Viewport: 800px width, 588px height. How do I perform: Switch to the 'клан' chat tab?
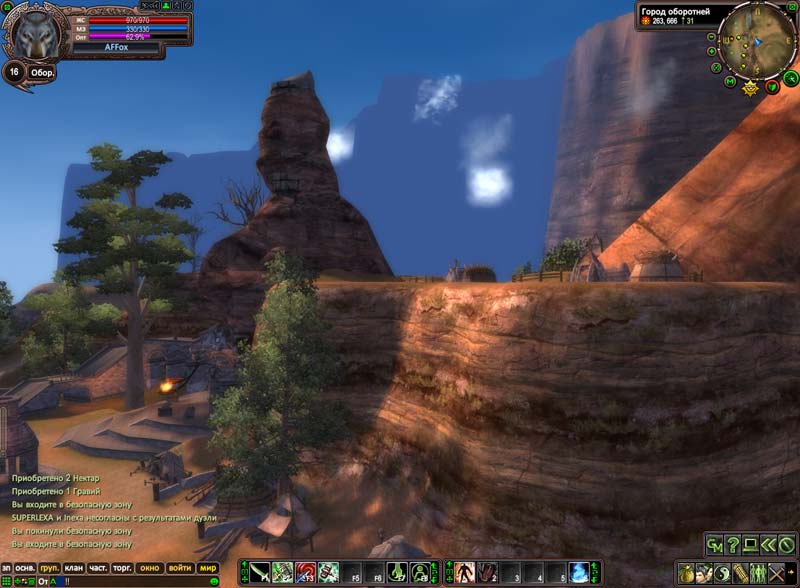[73, 568]
